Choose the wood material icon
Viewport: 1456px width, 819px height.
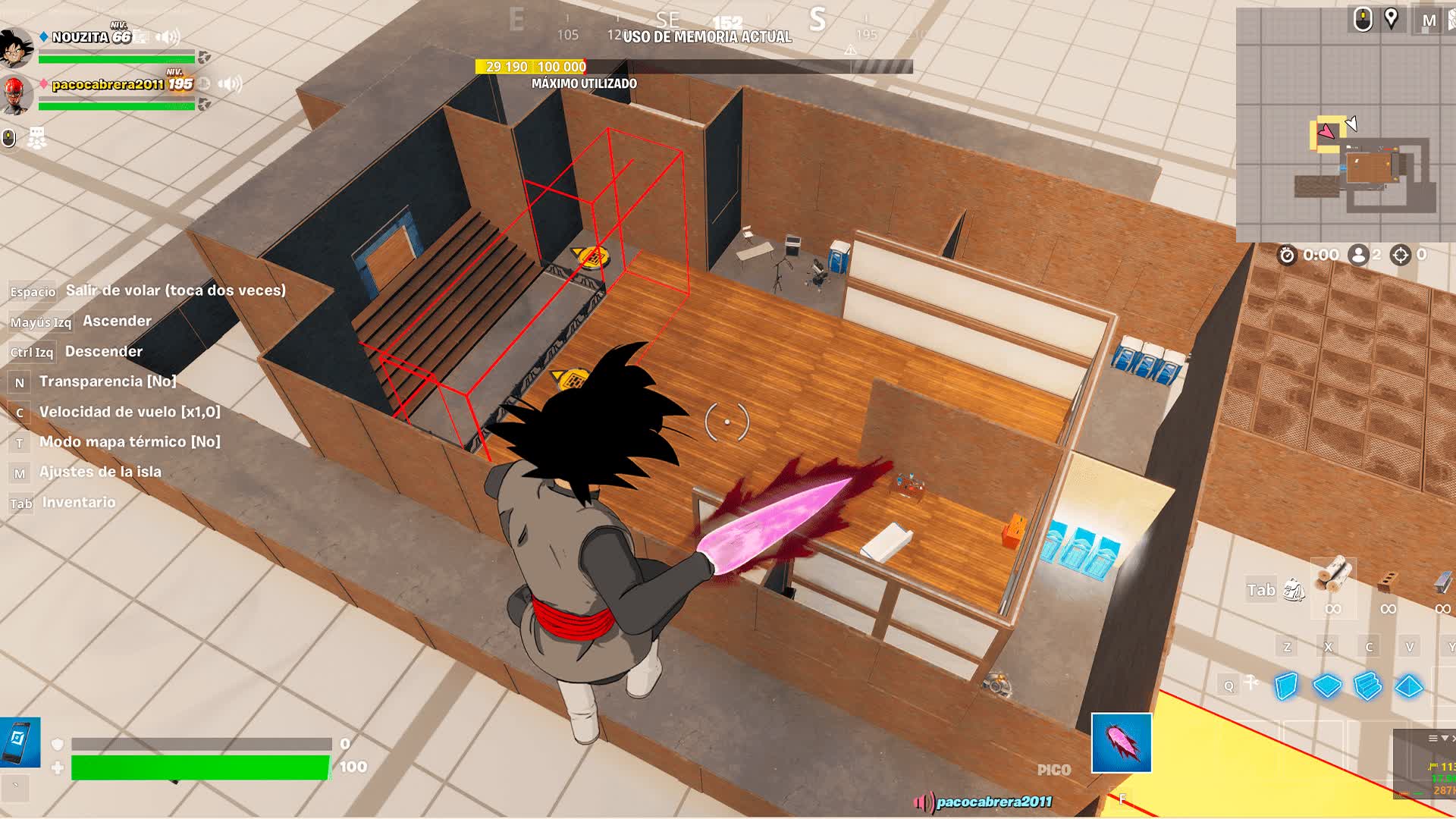(x=1332, y=578)
